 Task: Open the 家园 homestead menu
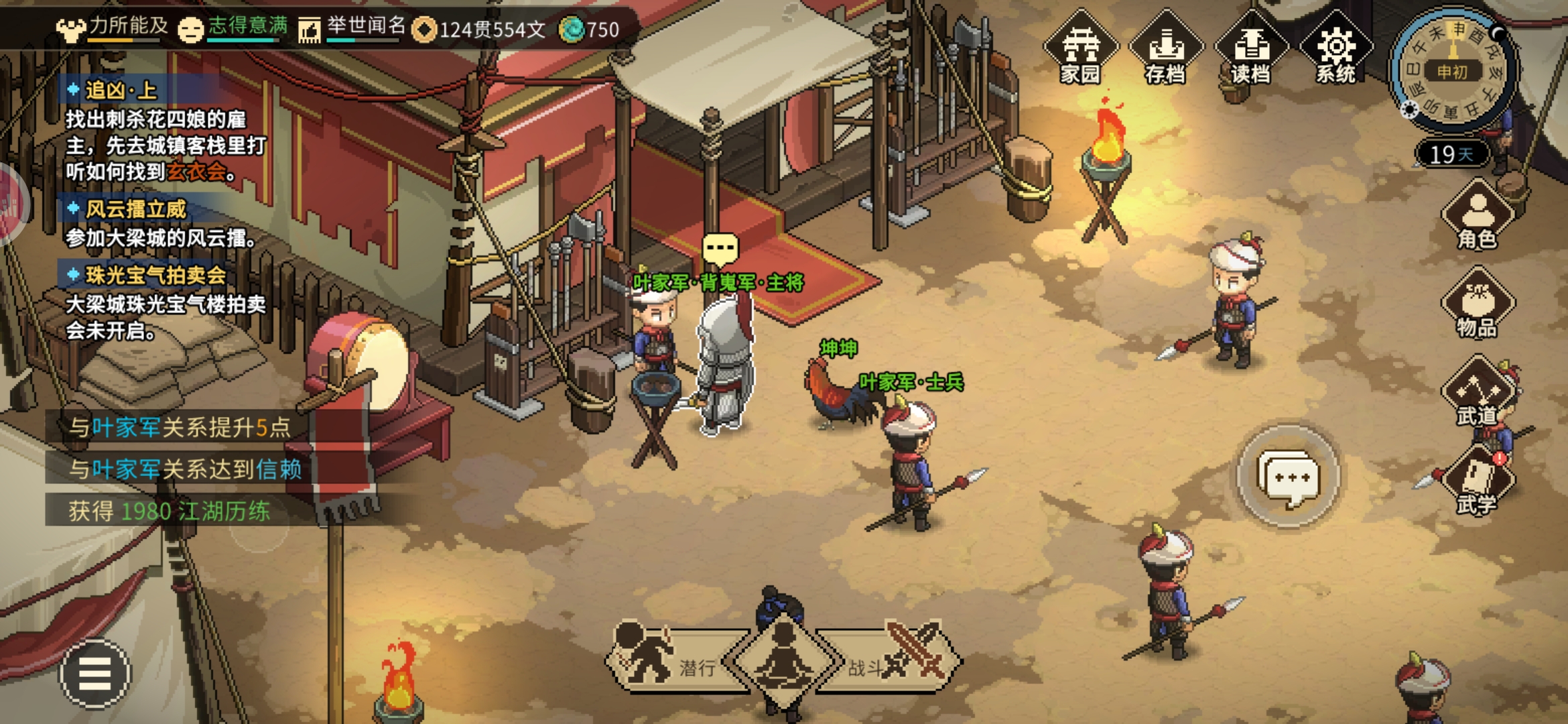tap(1080, 50)
